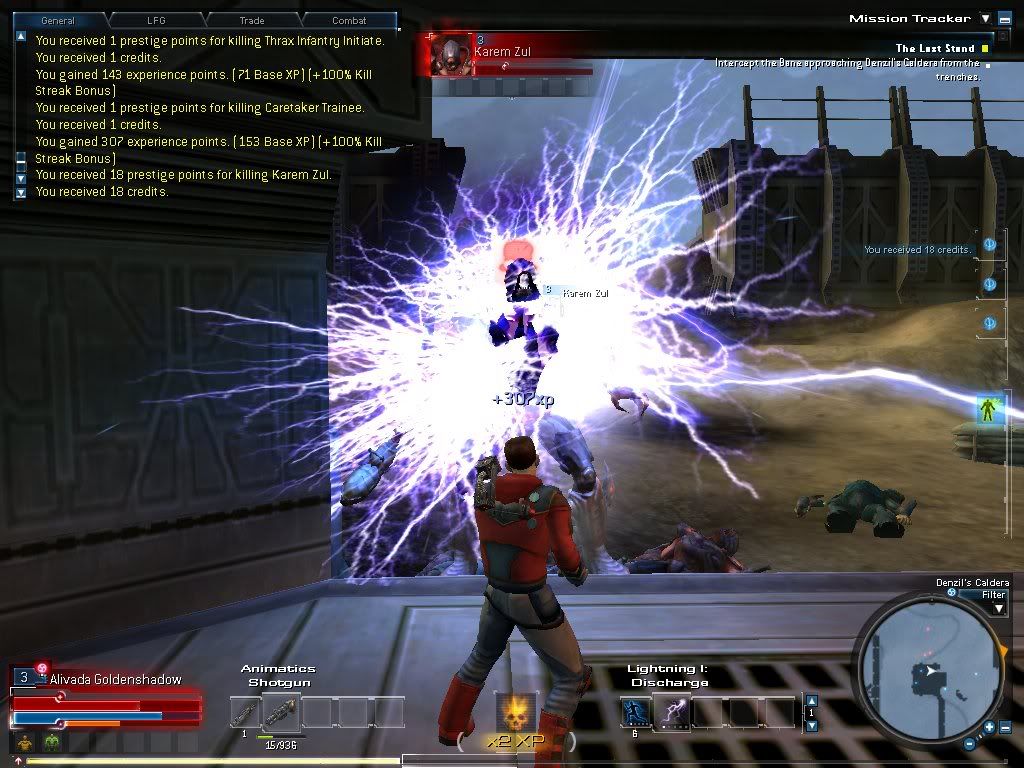Zoom in the minimap with plus button

click(x=989, y=727)
